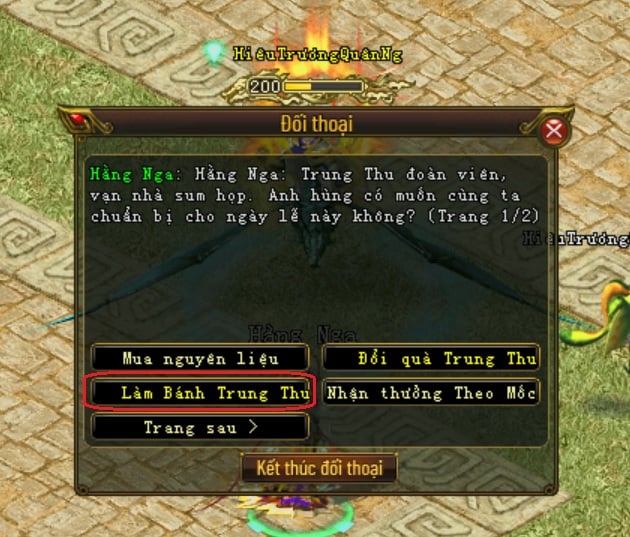Select "Đổi quà Trung Thu" dialogue option
The image size is (630, 537).
(431, 358)
